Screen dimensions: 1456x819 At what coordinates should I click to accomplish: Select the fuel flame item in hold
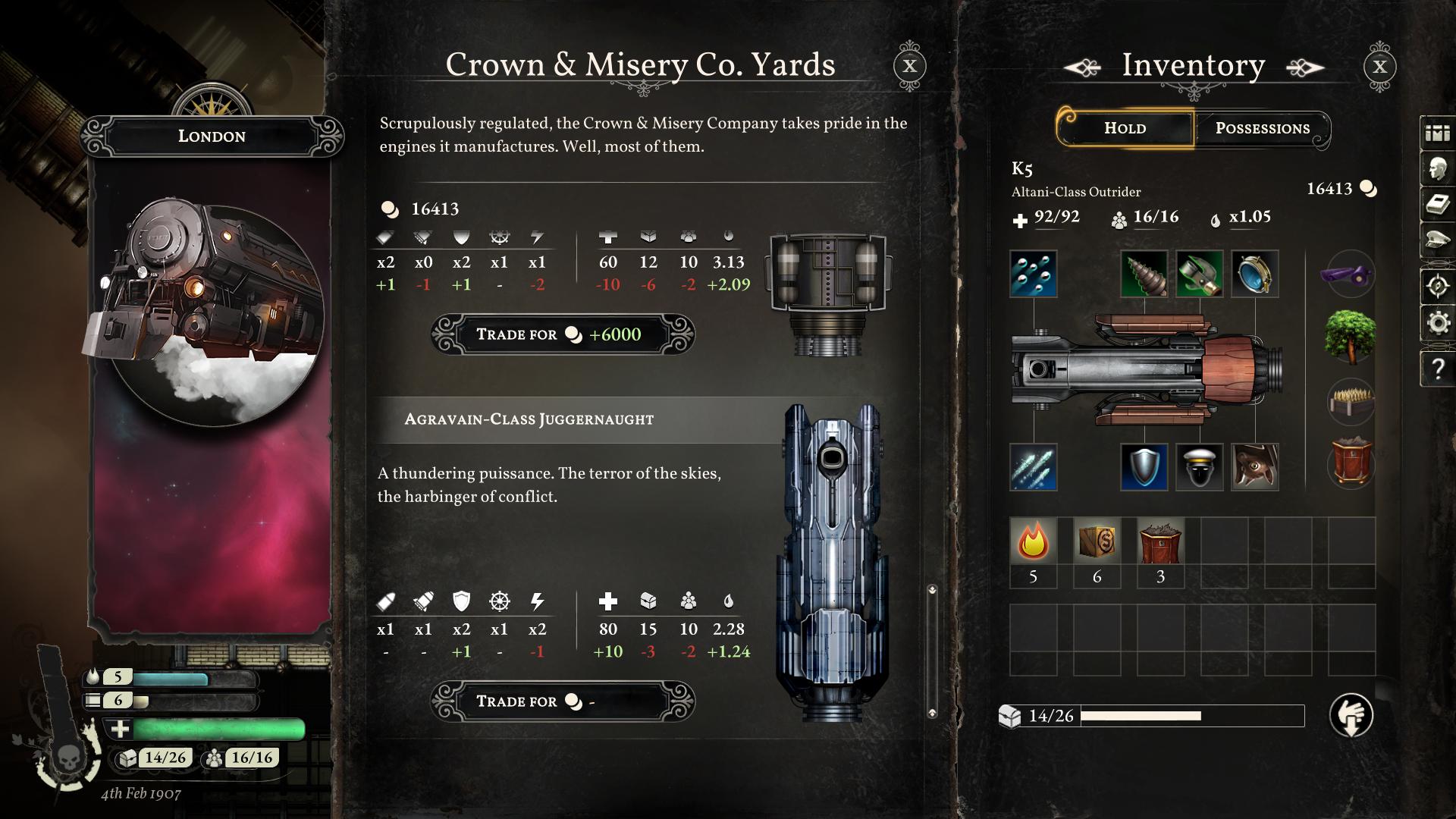click(x=1033, y=542)
